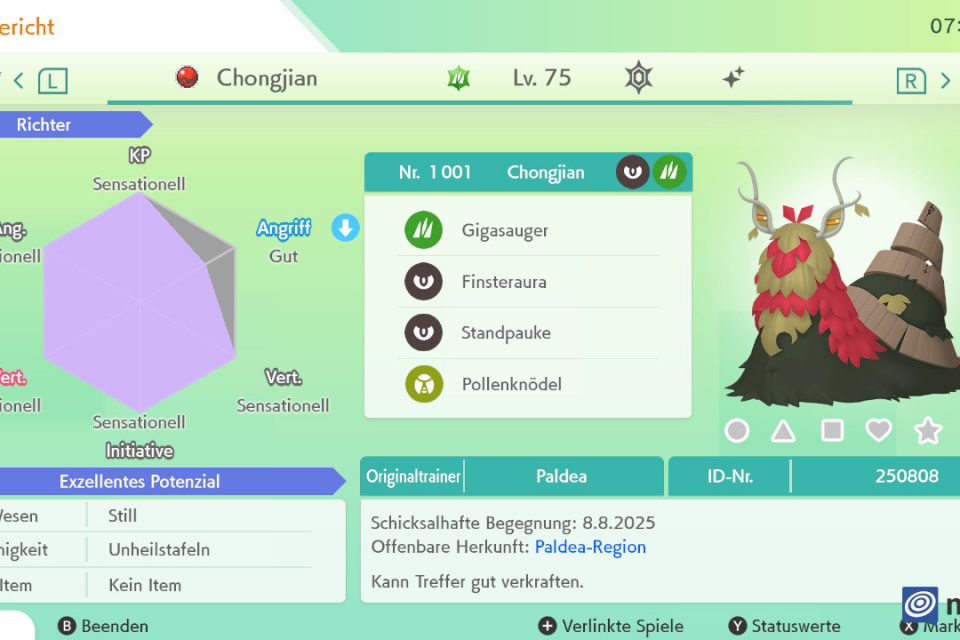Click the Poké Ball icon beside Chongjian

(187, 78)
